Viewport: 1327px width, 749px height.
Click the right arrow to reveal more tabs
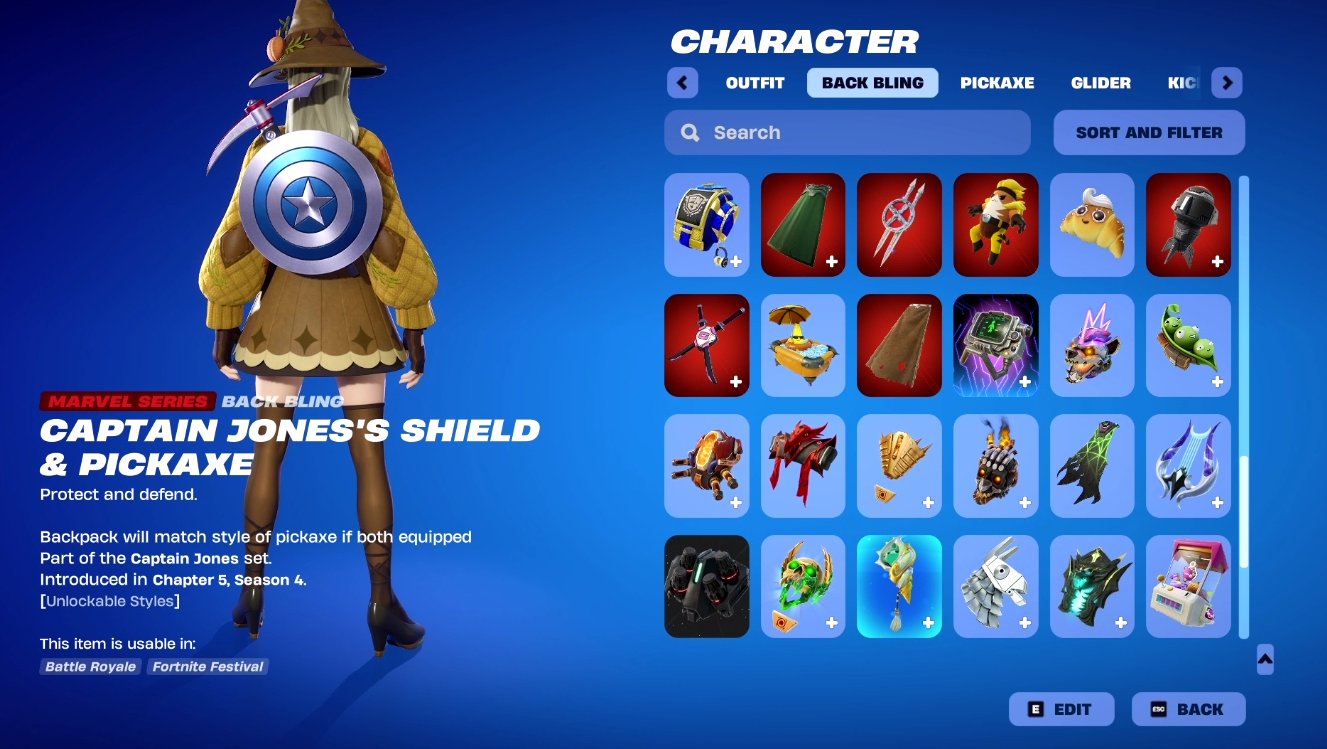coord(1226,83)
